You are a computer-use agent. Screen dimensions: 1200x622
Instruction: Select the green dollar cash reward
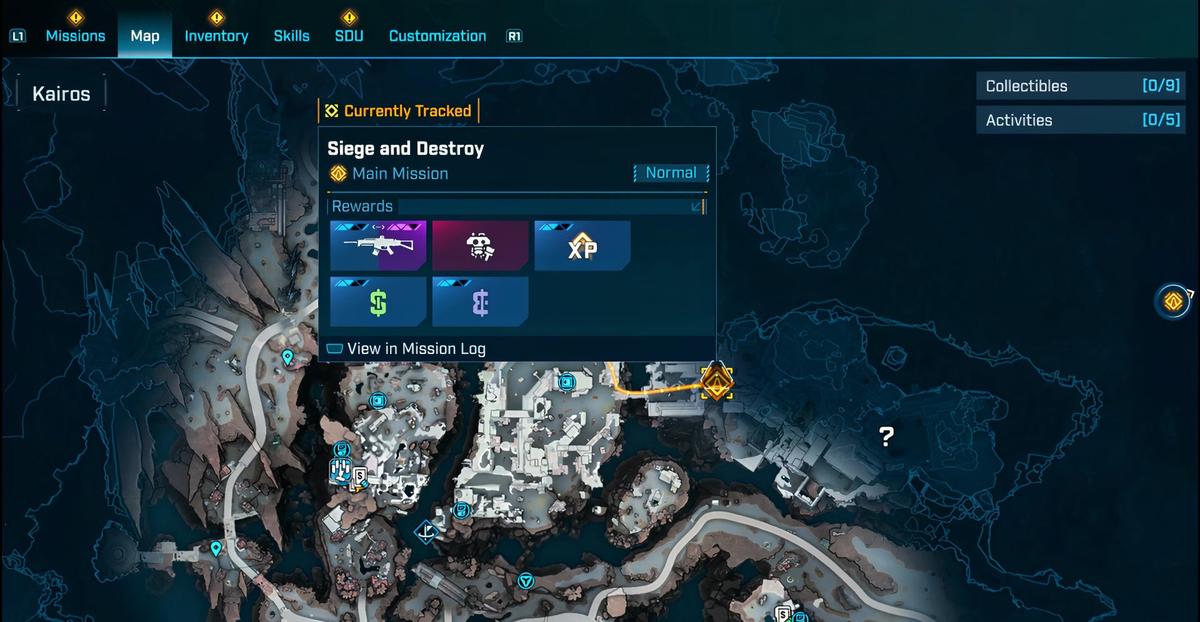pyautogui.click(x=378, y=302)
